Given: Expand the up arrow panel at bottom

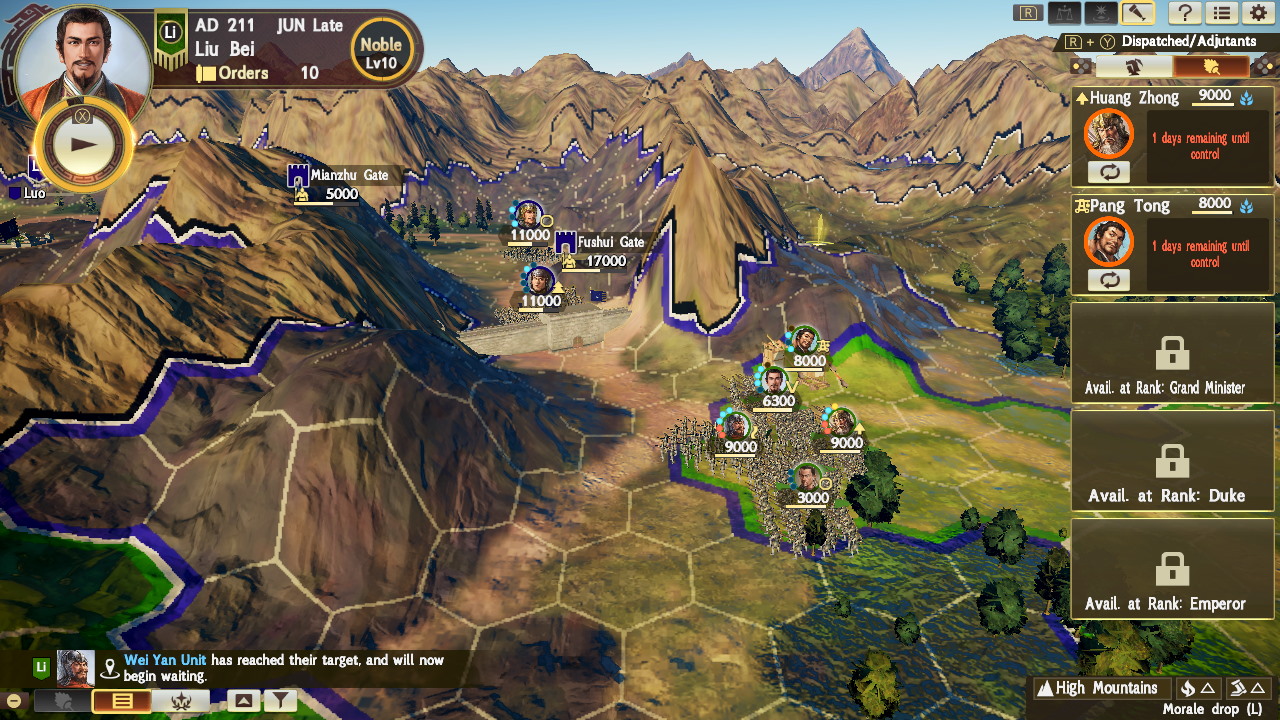Looking at the screenshot, I should pos(243,700).
